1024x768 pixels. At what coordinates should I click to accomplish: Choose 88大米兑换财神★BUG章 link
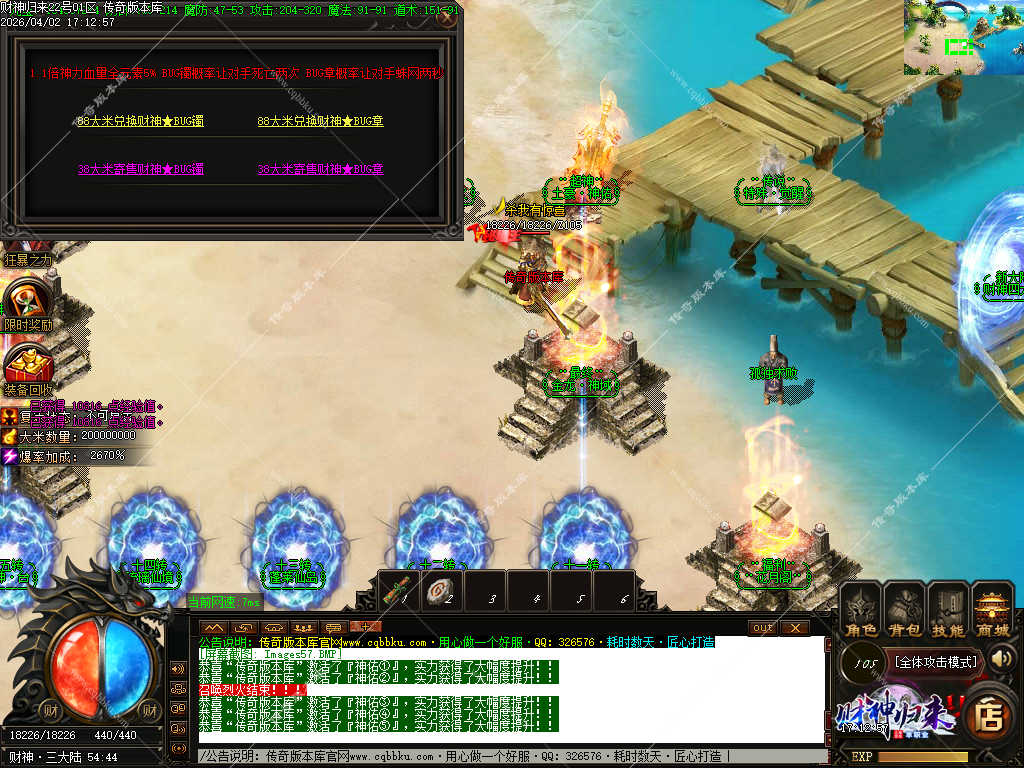320,121
